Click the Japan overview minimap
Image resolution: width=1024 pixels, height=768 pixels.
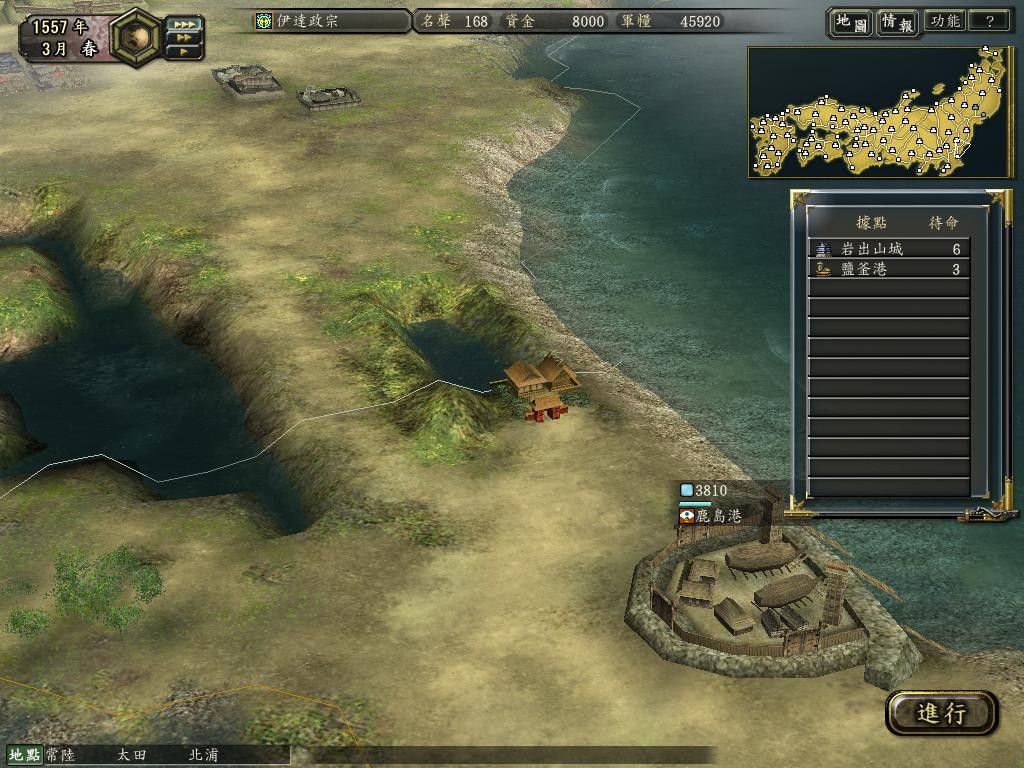click(x=880, y=112)
